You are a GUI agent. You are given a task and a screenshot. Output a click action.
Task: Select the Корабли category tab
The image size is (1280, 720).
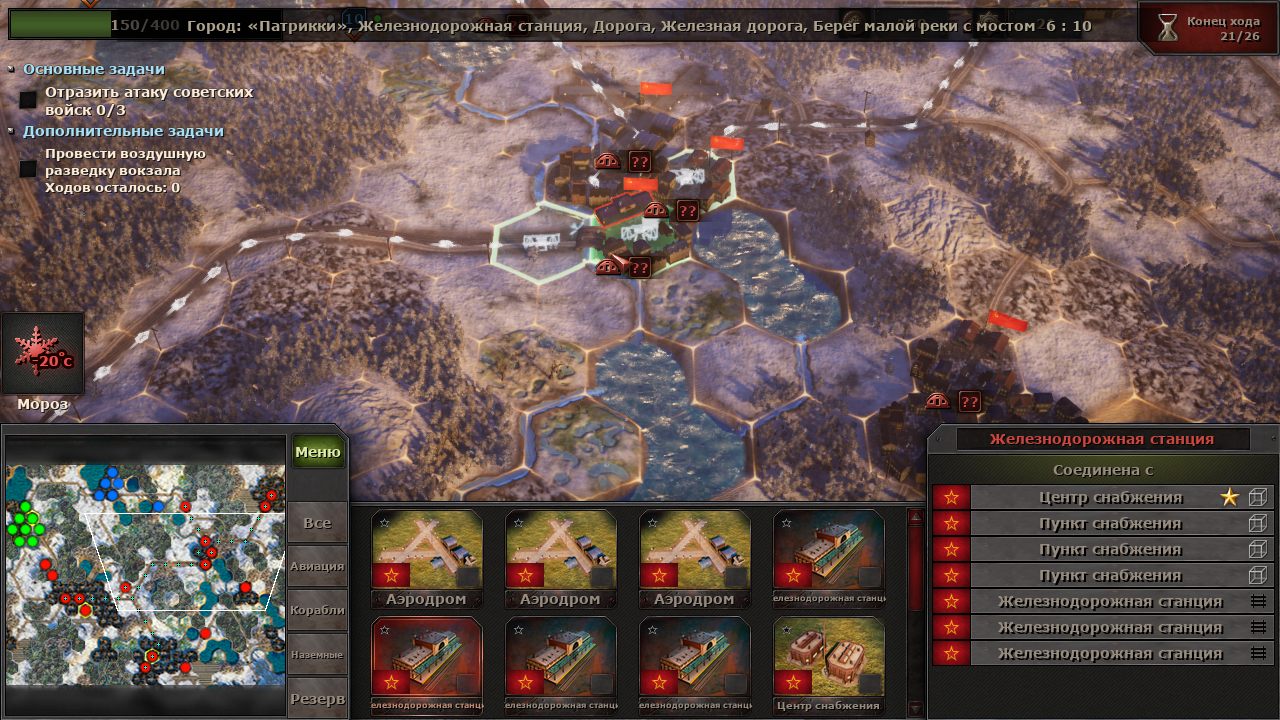coord(317,610)
